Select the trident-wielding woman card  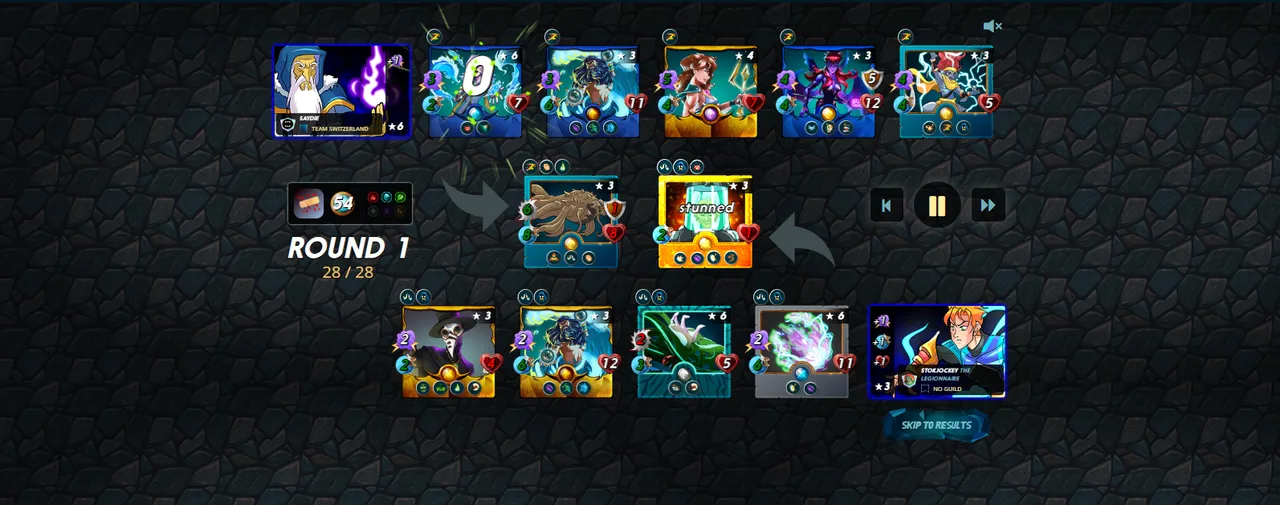pyautogui.click(x=711, y=91)
